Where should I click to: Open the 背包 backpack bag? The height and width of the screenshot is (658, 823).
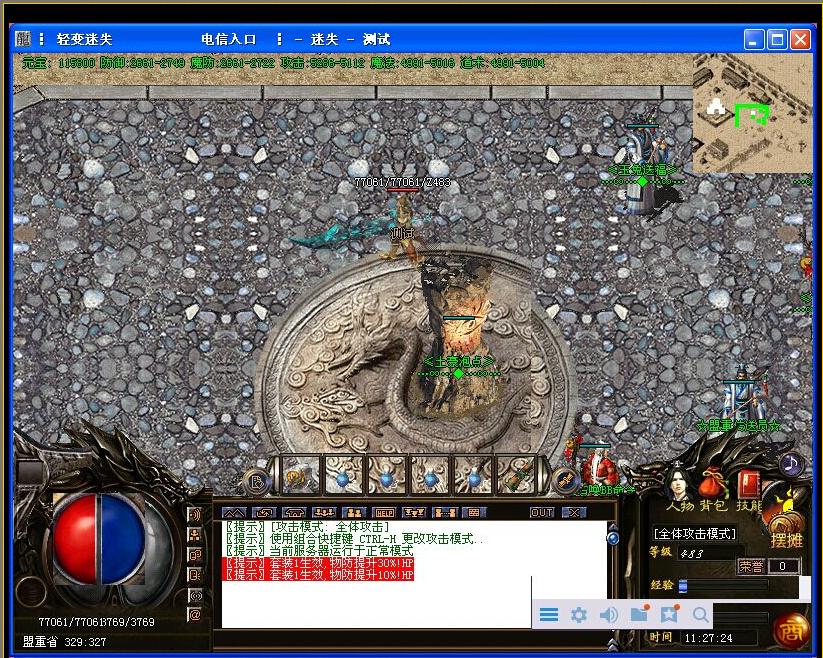[713, 488]
